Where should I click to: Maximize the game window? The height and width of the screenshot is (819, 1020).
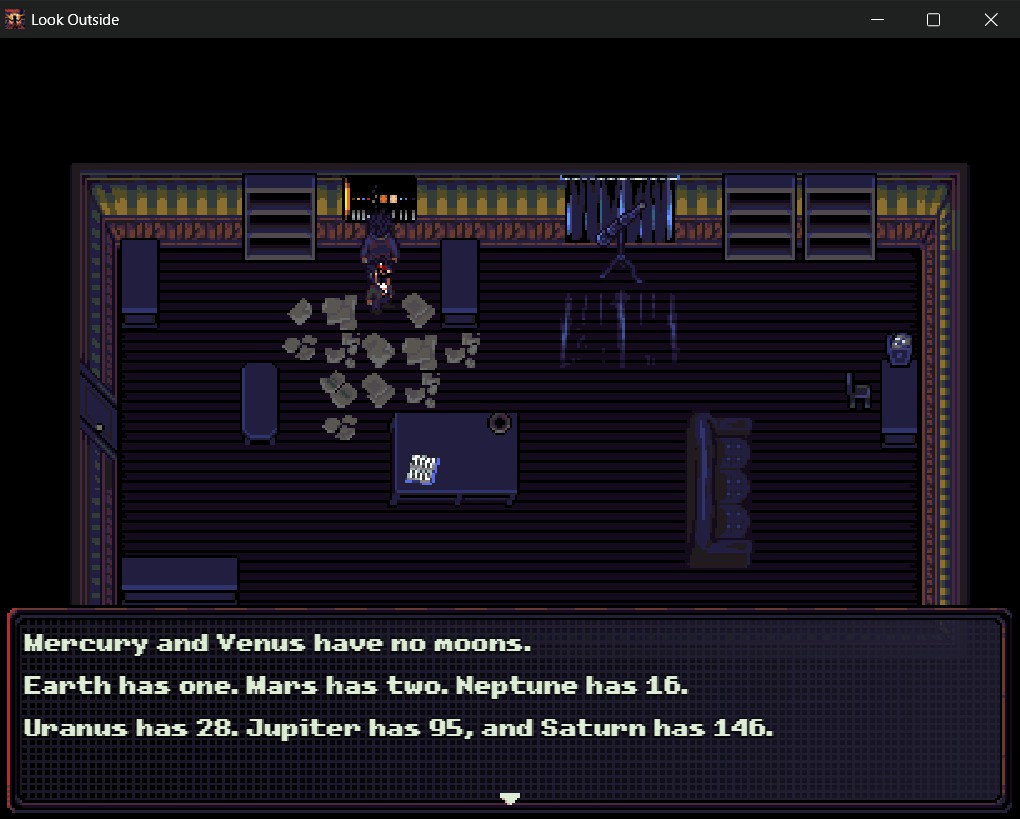coord(934,20)
